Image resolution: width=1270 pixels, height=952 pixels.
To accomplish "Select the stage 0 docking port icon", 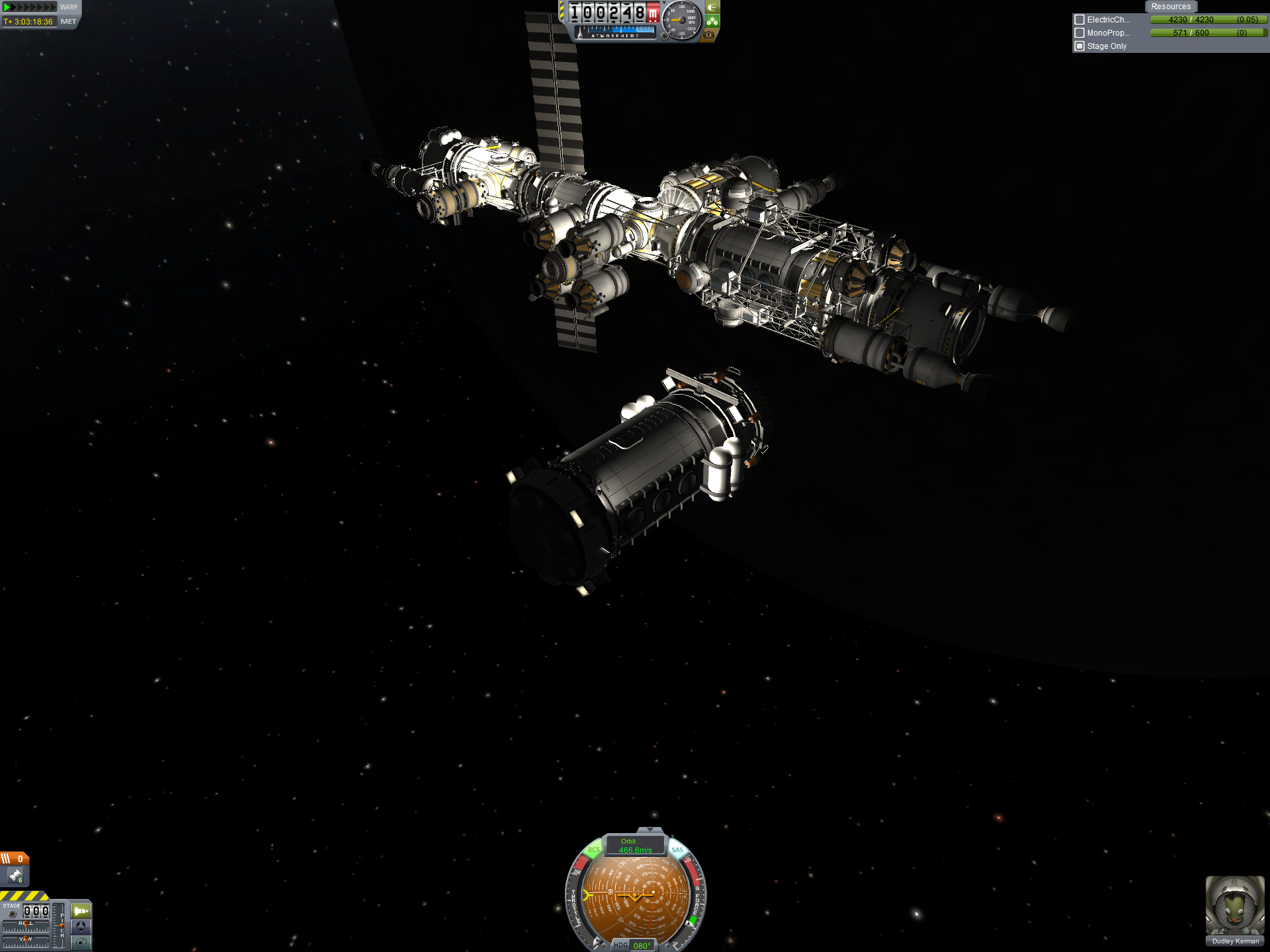I will pos(15,876).
